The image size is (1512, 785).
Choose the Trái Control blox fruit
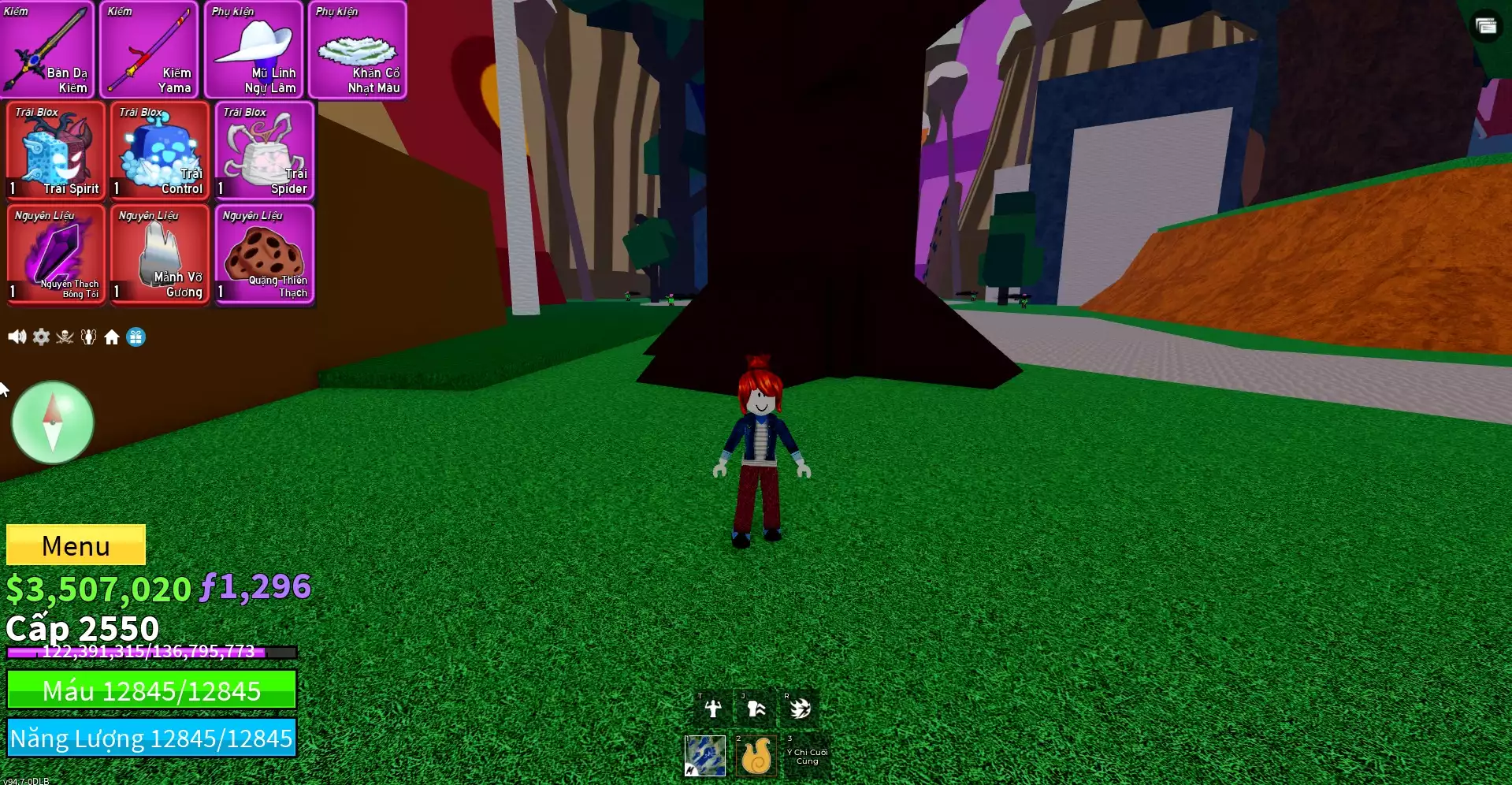coord(160,151)
